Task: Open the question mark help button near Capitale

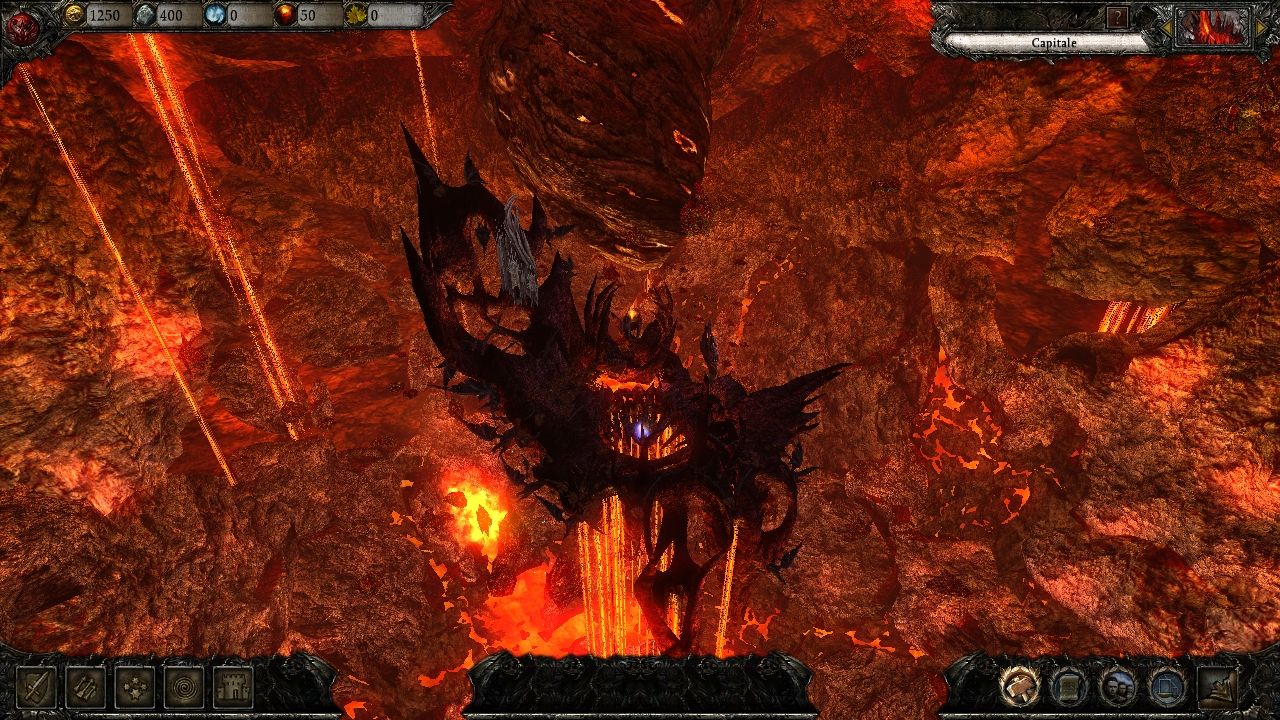Action: (1117, 16)
